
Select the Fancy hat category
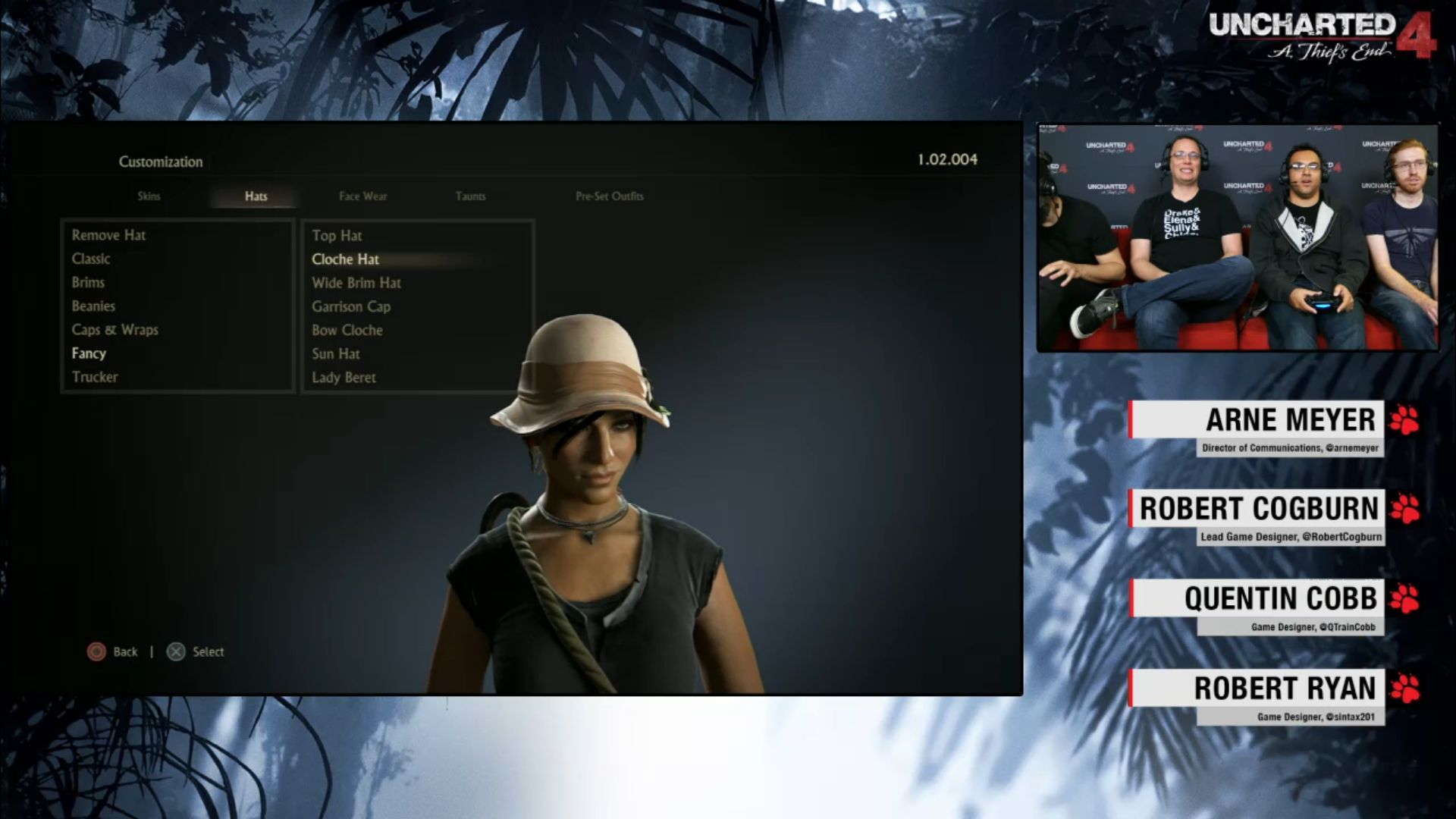pyautogui.click(x=89, y=353)
